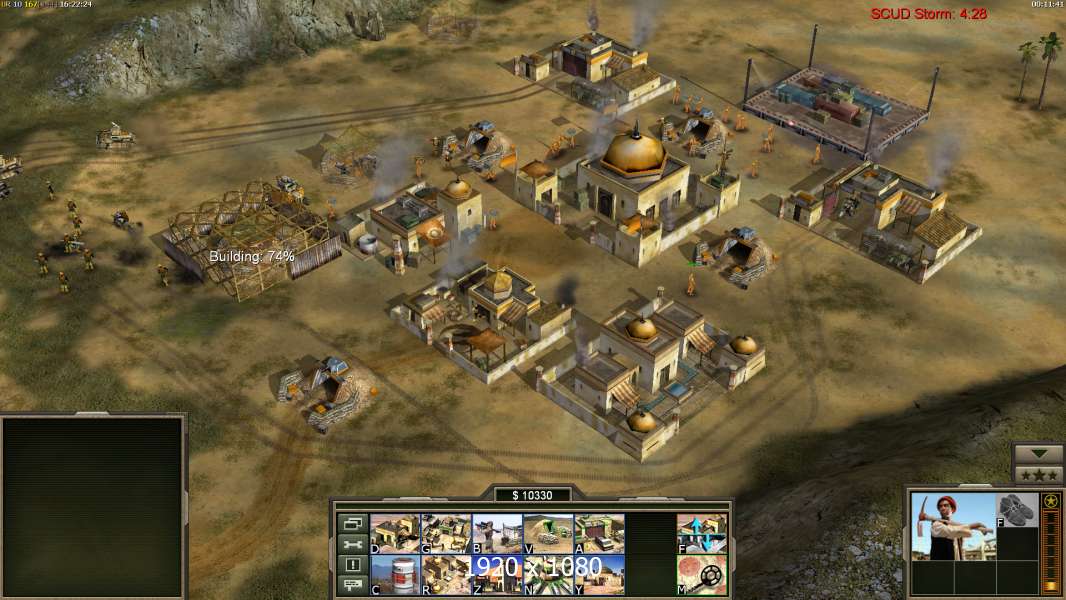Click the overlapping rectangles button
The image size is (1066, 600).
coord(352,523)
